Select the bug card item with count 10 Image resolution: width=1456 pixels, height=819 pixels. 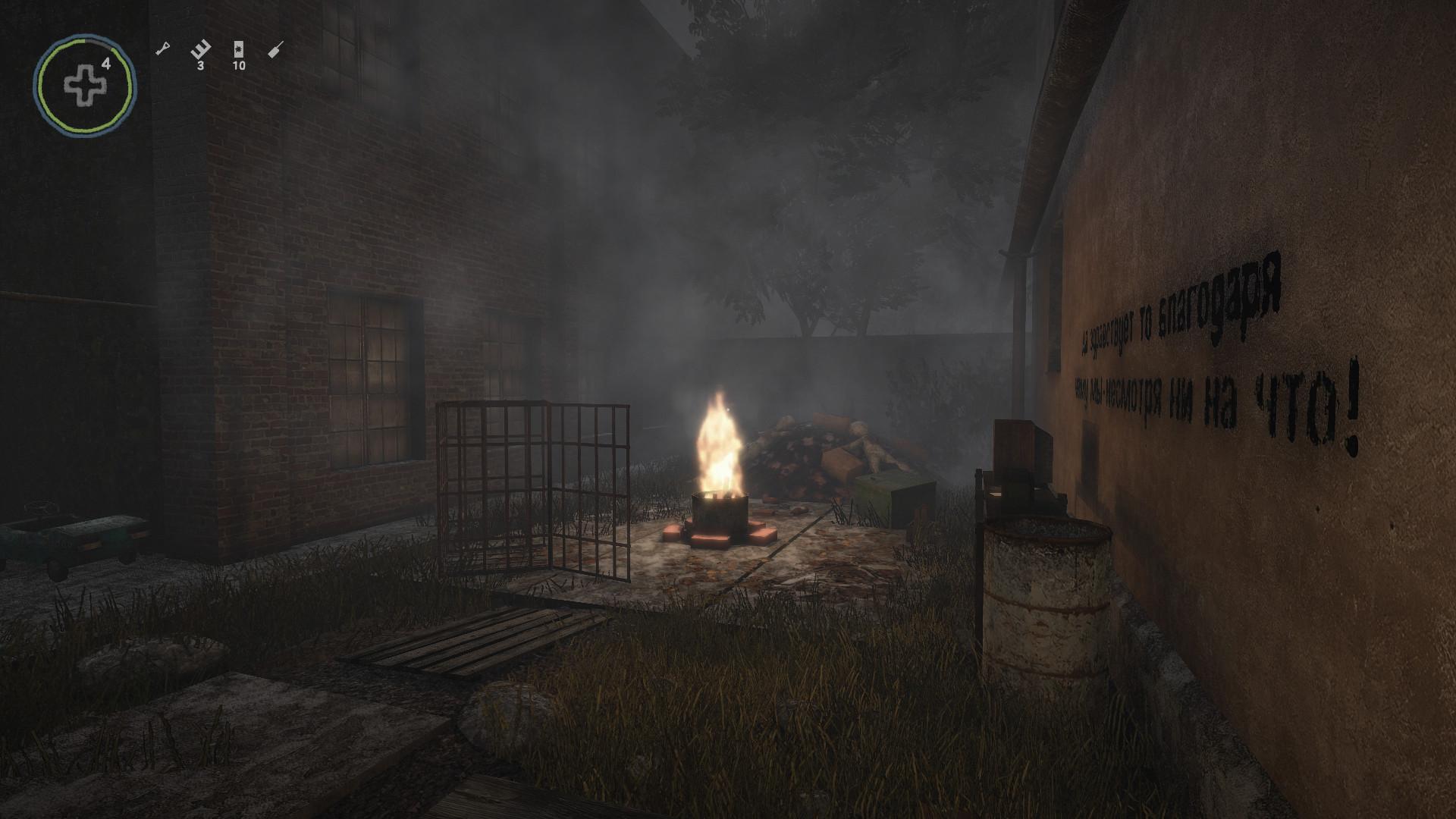(x=239, y=50)
